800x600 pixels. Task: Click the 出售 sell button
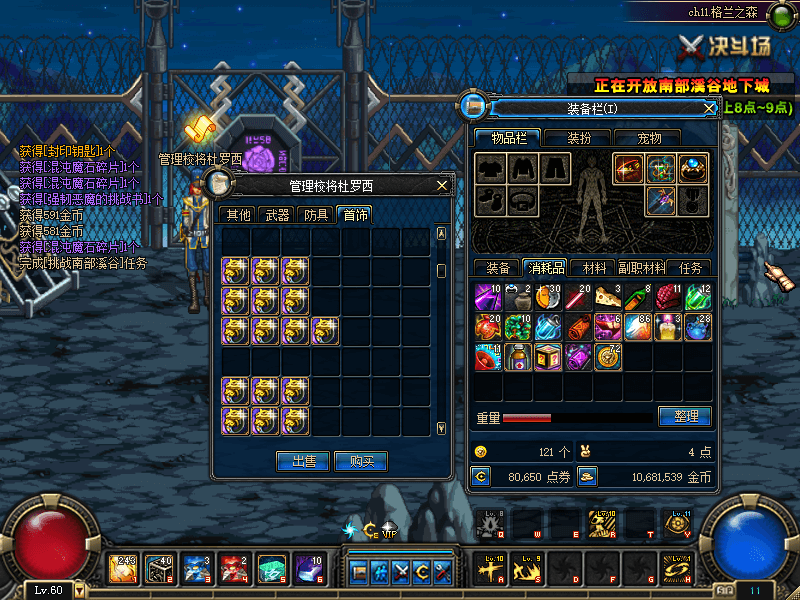[303, 461]
